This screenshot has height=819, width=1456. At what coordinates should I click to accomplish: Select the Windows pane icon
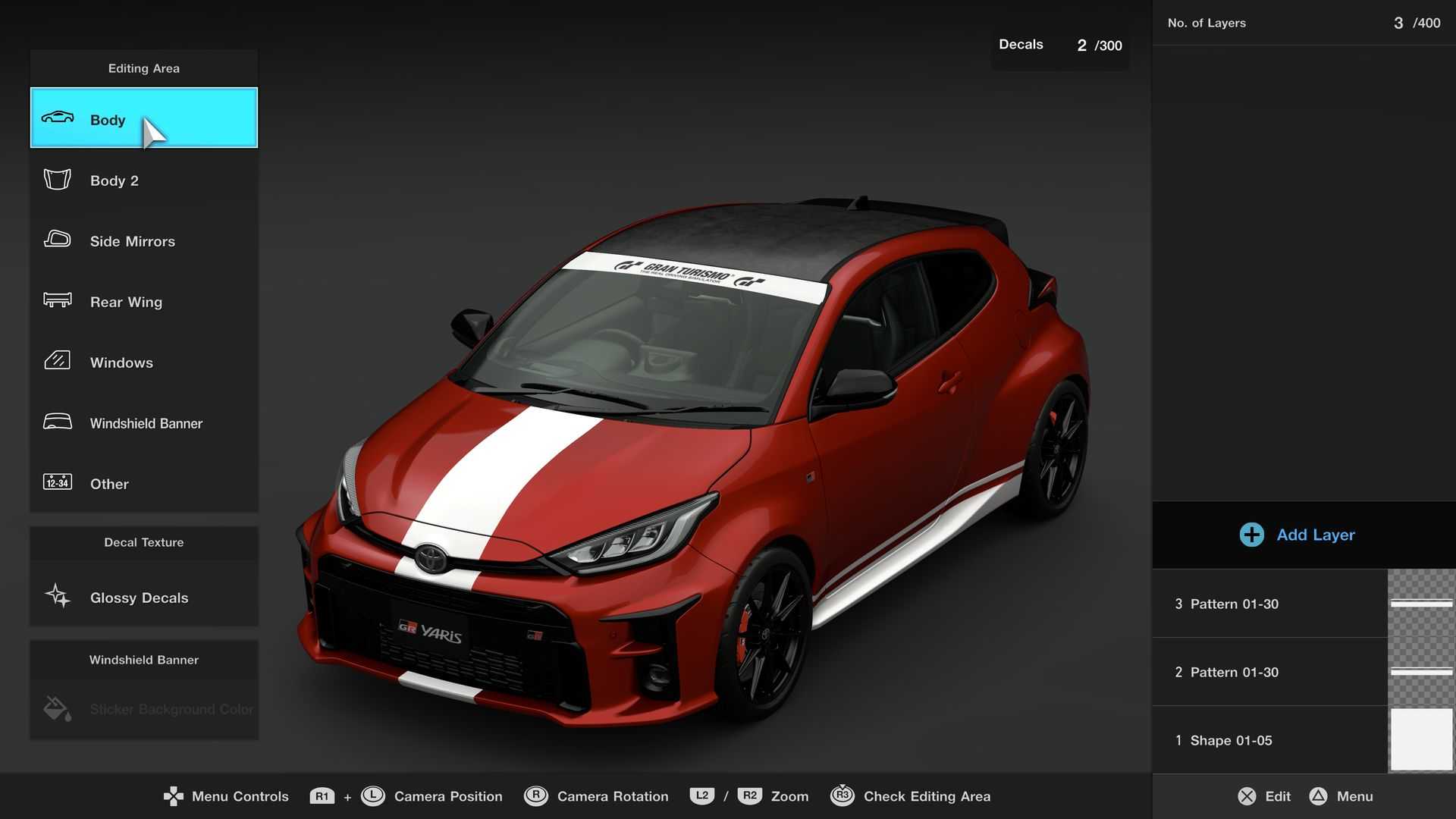57,362
